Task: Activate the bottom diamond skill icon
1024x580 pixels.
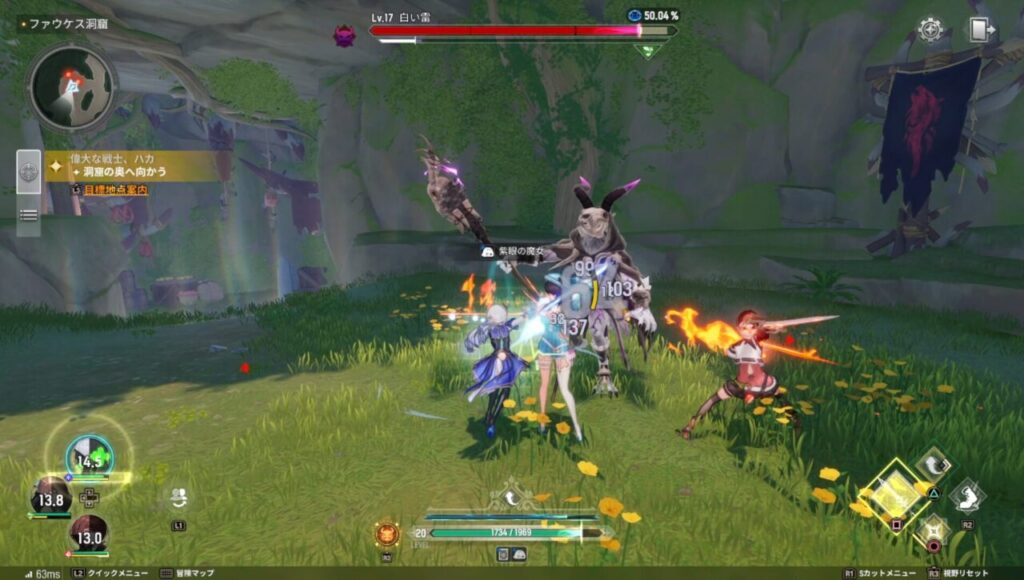Action: click(932, 528)
